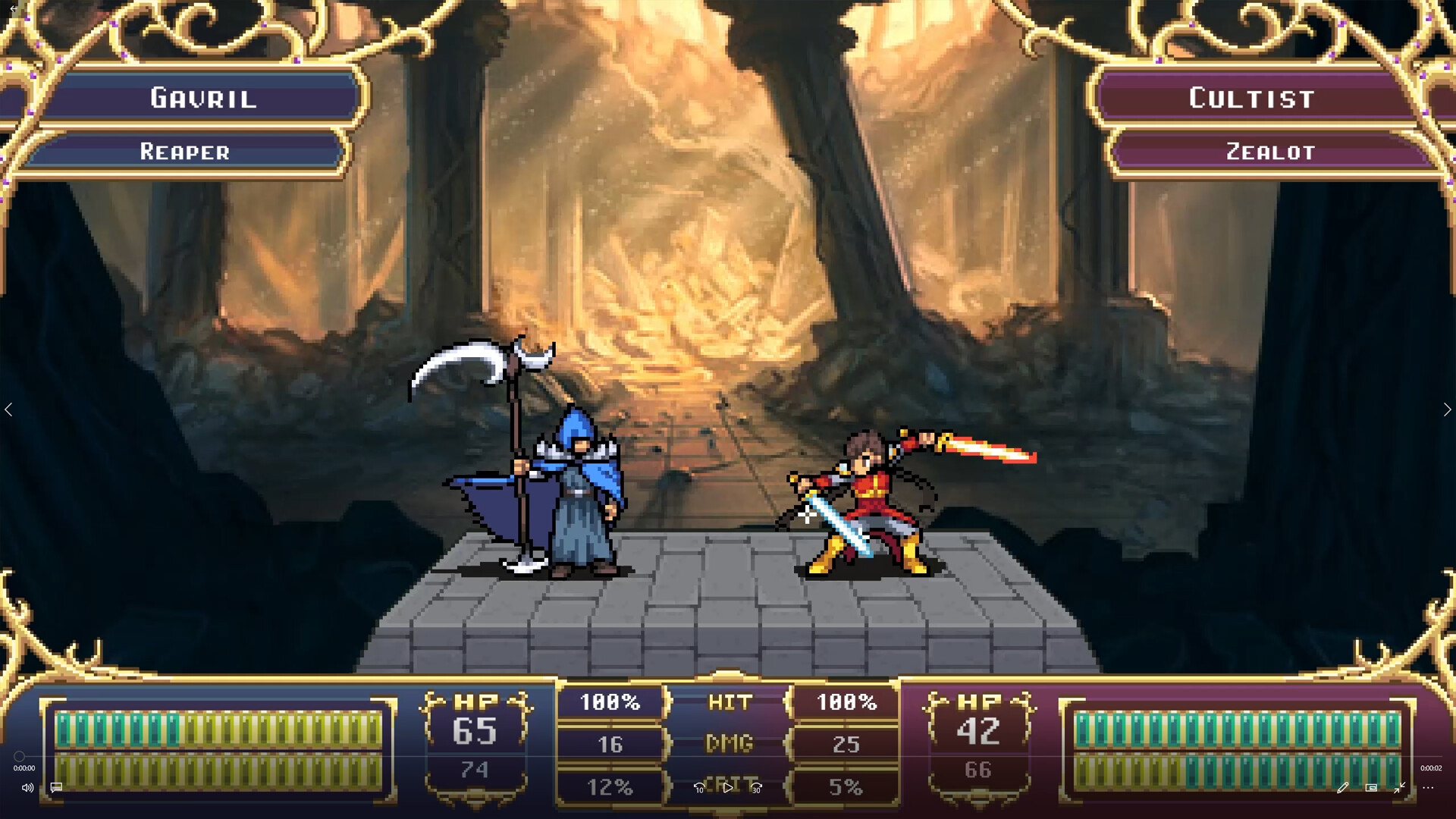Rewind the video 10 seconds
The height and width of the screenshot is (819, 1456).
tap(699, 789)
